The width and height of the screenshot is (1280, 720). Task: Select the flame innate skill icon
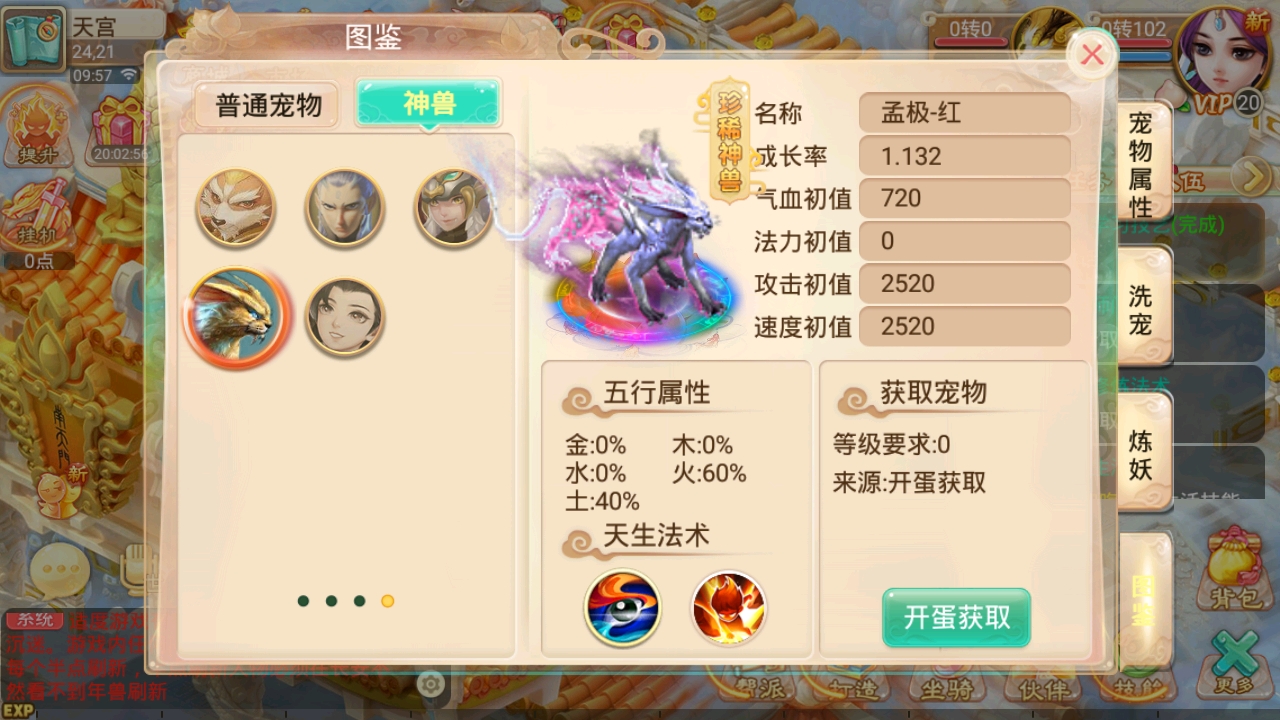coord(728,610)
